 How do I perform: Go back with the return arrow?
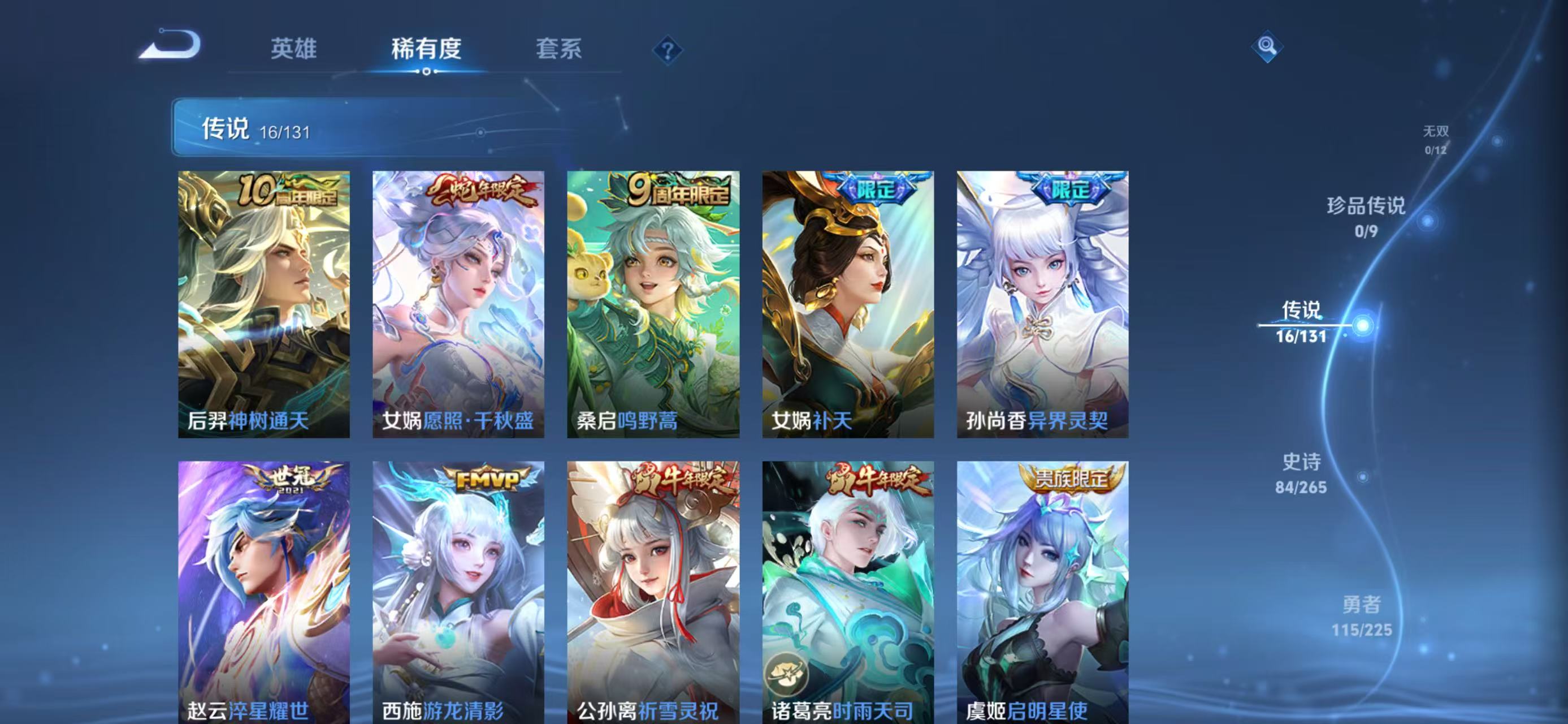click(170, 46)
